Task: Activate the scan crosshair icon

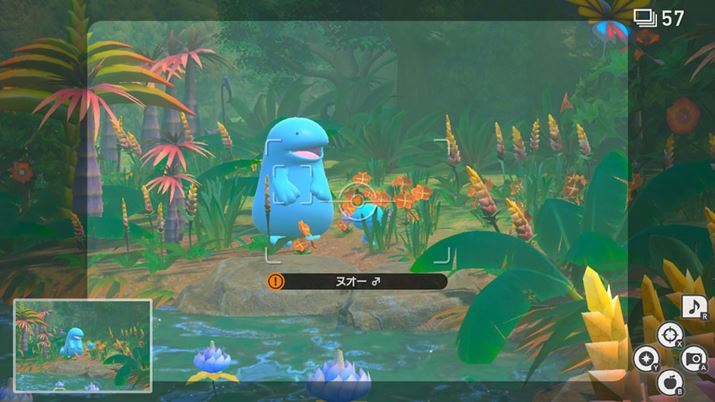Action: [669, 333]
